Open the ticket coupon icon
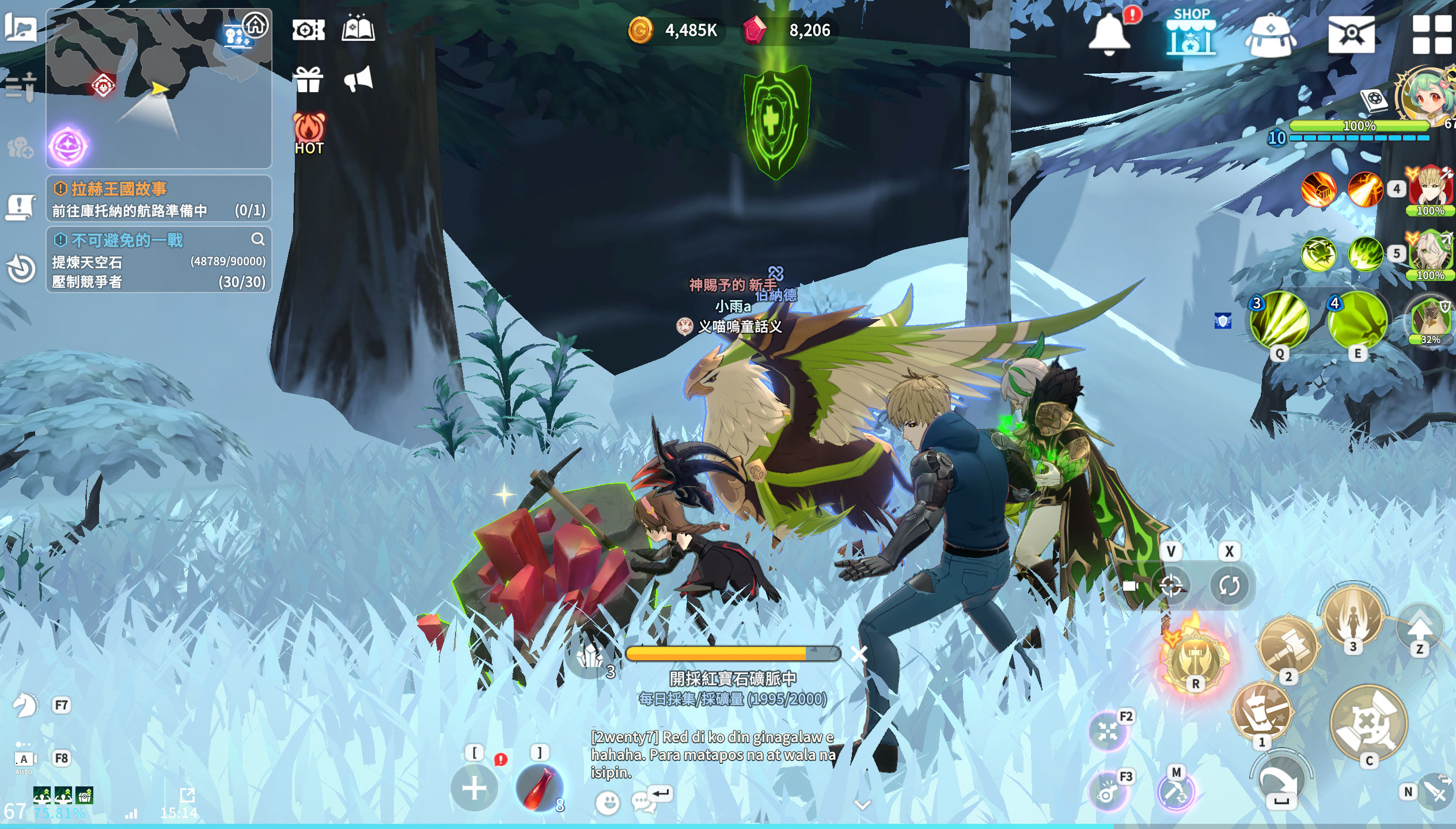Screen dimensions: 1456x829 (x=308, y=30)
